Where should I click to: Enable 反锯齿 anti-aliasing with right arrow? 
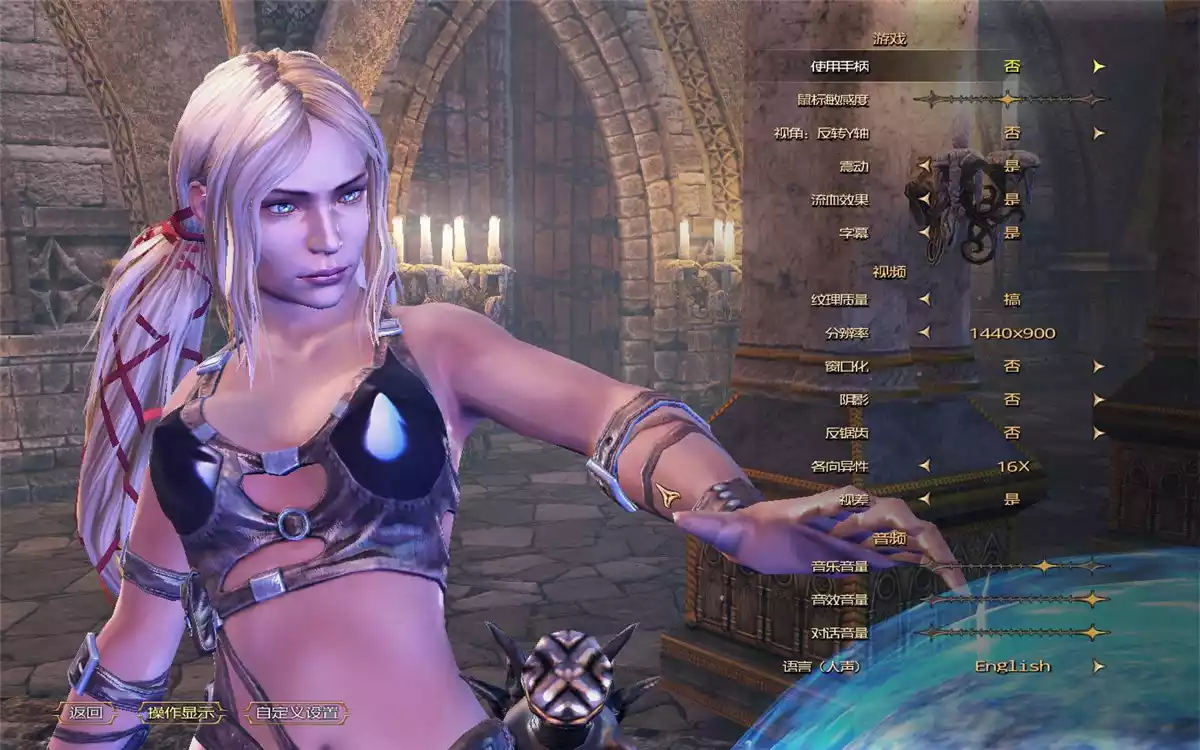tap(1099, 433)
